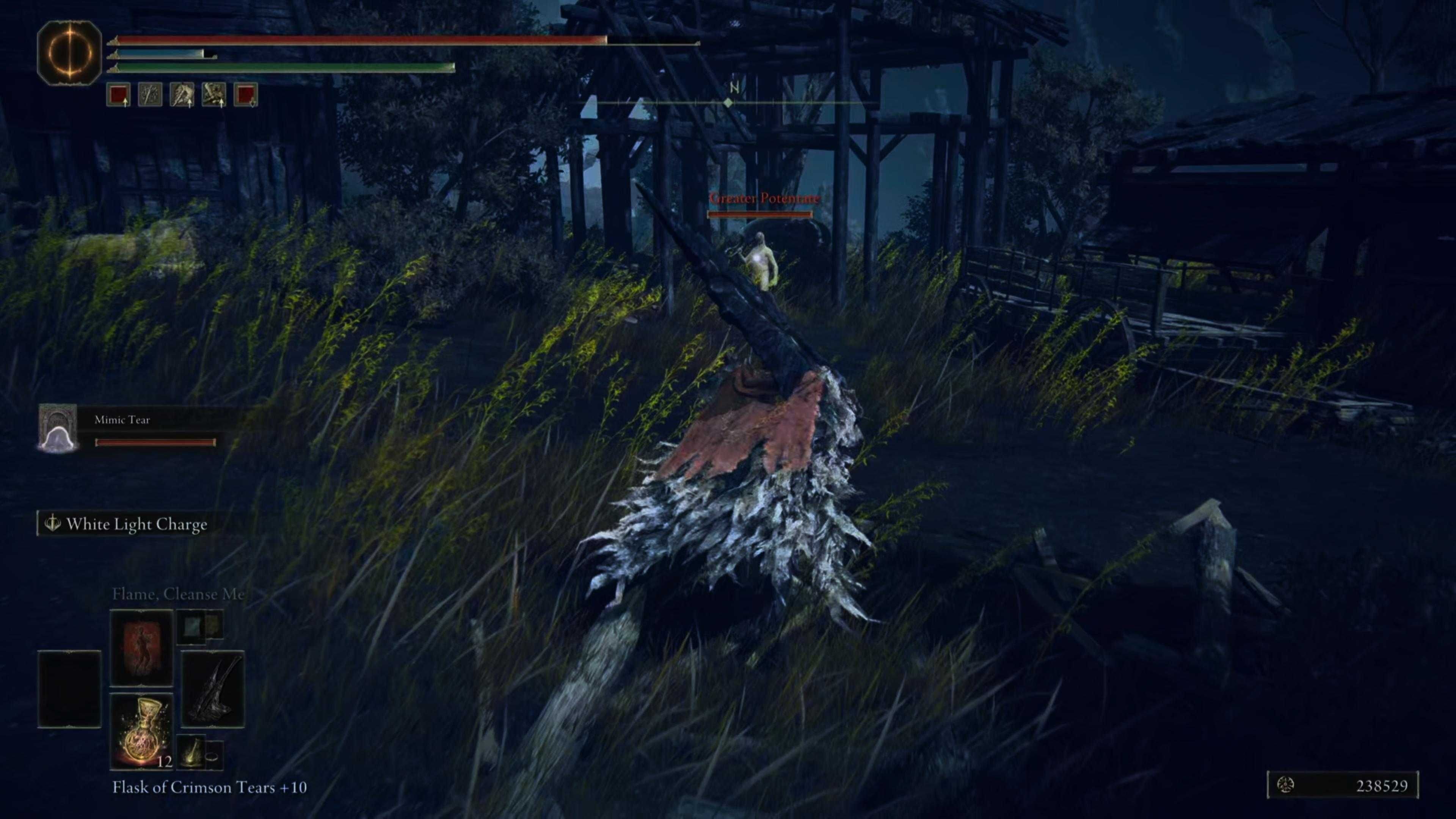Image resolution: width=1456 pixels, height=819 pixels.
Task: Select the torch in the pouch slot
Action: tap(193, 753)
